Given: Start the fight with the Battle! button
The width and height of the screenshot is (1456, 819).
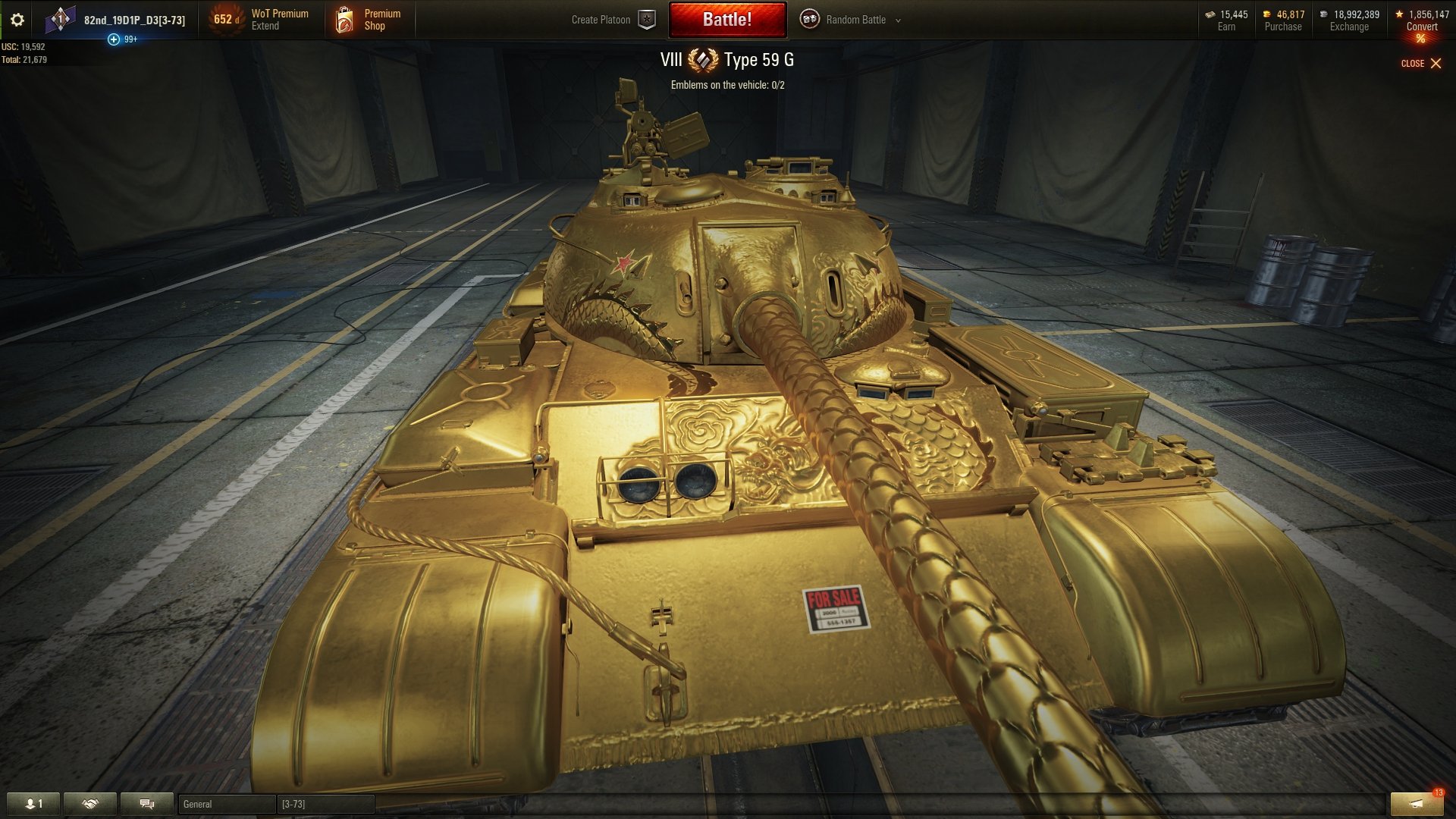Looking at the screenshot, I should 726,20.
